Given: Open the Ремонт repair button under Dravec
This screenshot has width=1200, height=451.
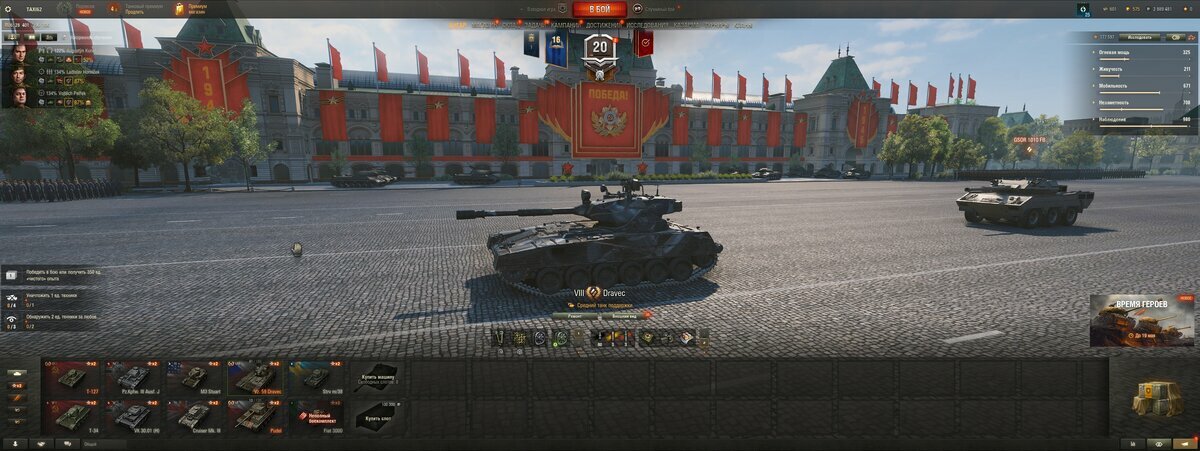Looking at the screenshot, I should (575, 315).
